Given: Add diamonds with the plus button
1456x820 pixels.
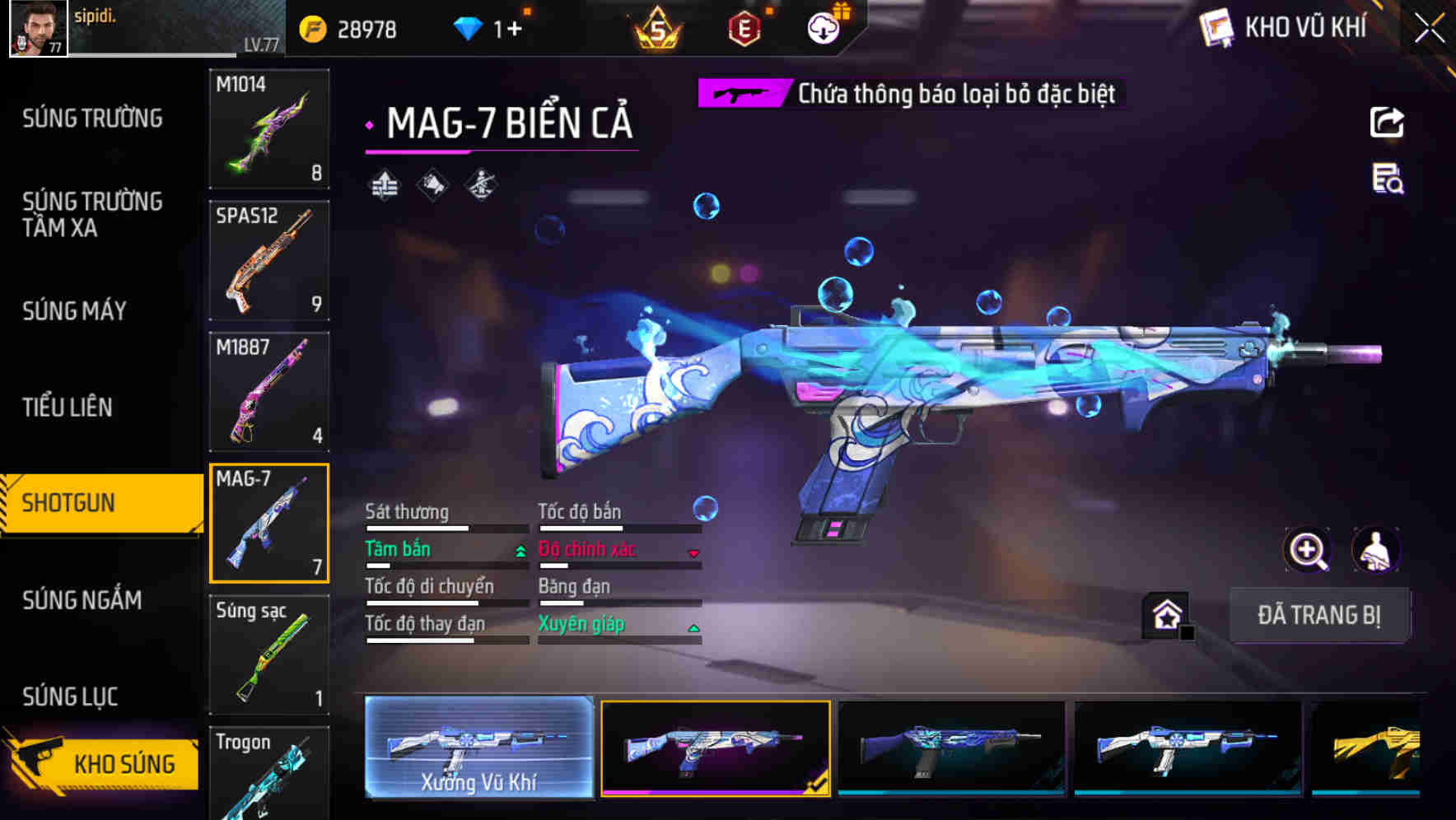Looking at the screenshot, I should coord(514,30).
